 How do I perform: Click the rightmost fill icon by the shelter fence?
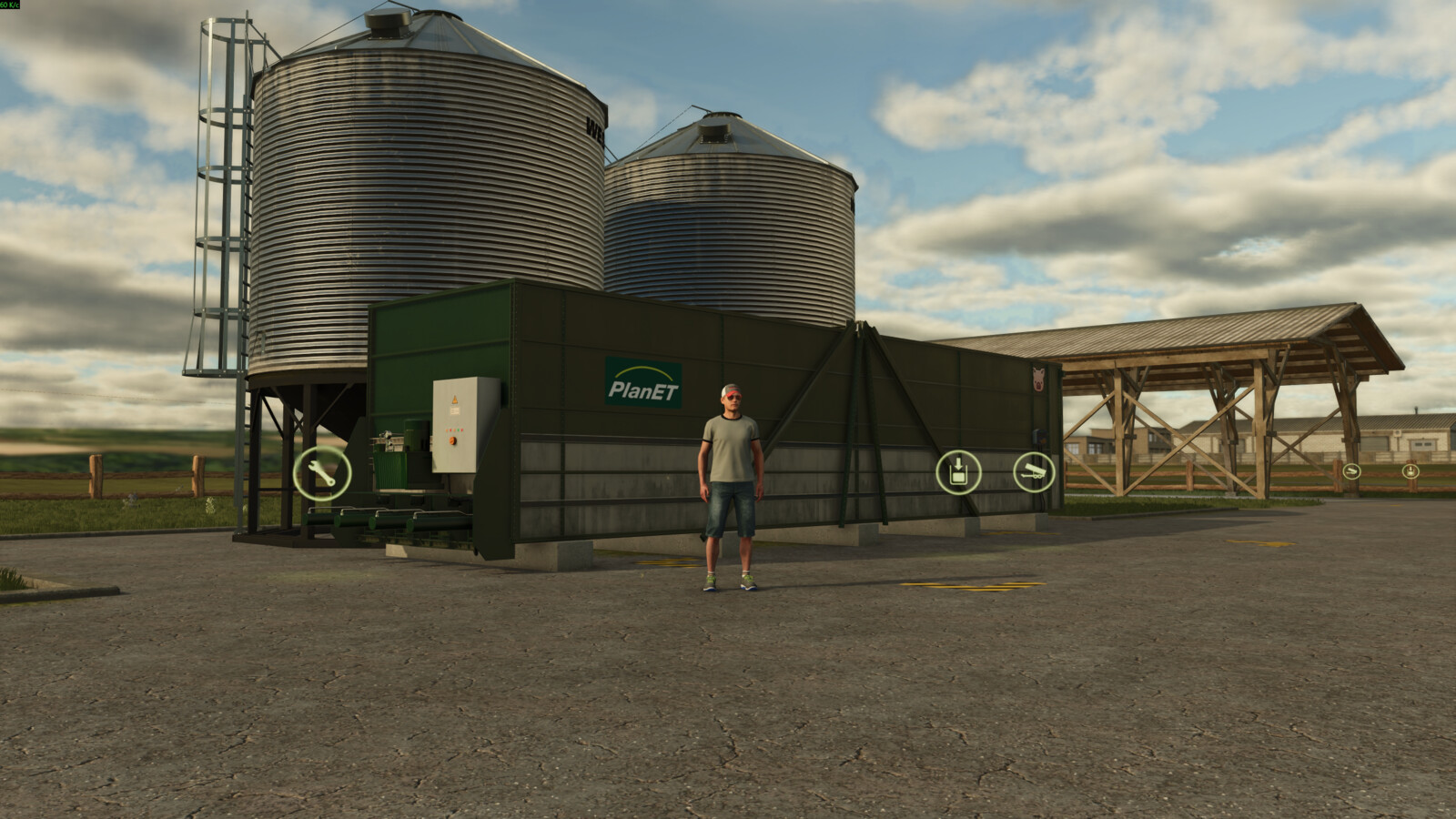point(1411,471)
